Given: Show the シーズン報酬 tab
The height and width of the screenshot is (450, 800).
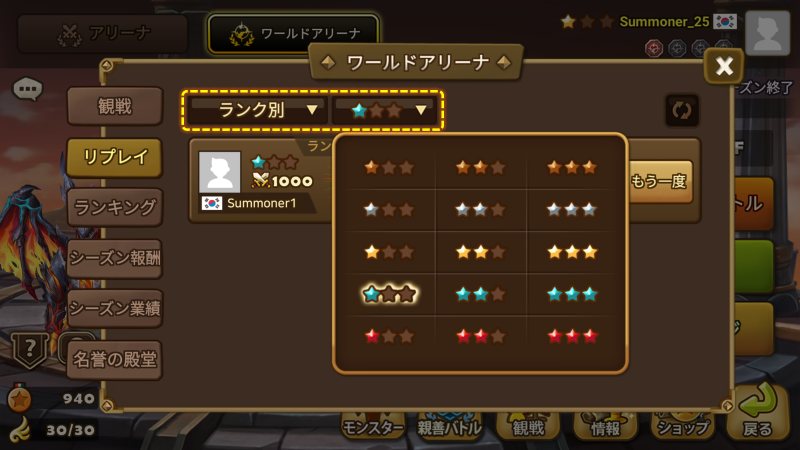Looking at the screenshot, I should (115, 257).
